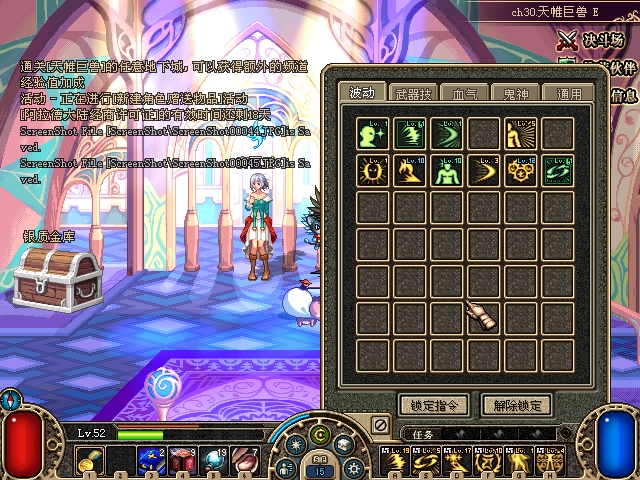
Task: Select the 鬼神 tab
Action: (x=517, y=94)
